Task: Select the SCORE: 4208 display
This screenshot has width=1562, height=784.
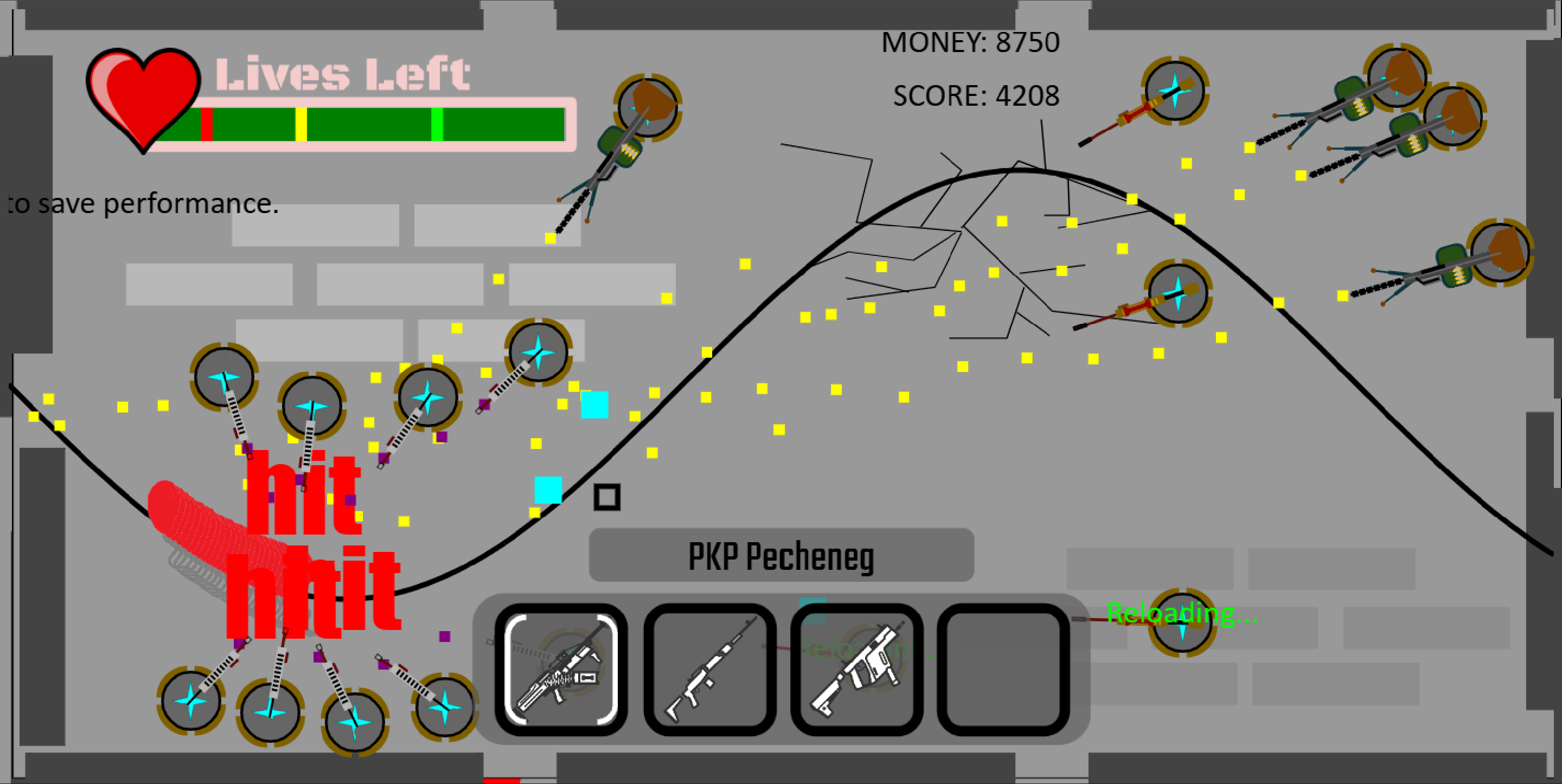Action: pos(975,94)
